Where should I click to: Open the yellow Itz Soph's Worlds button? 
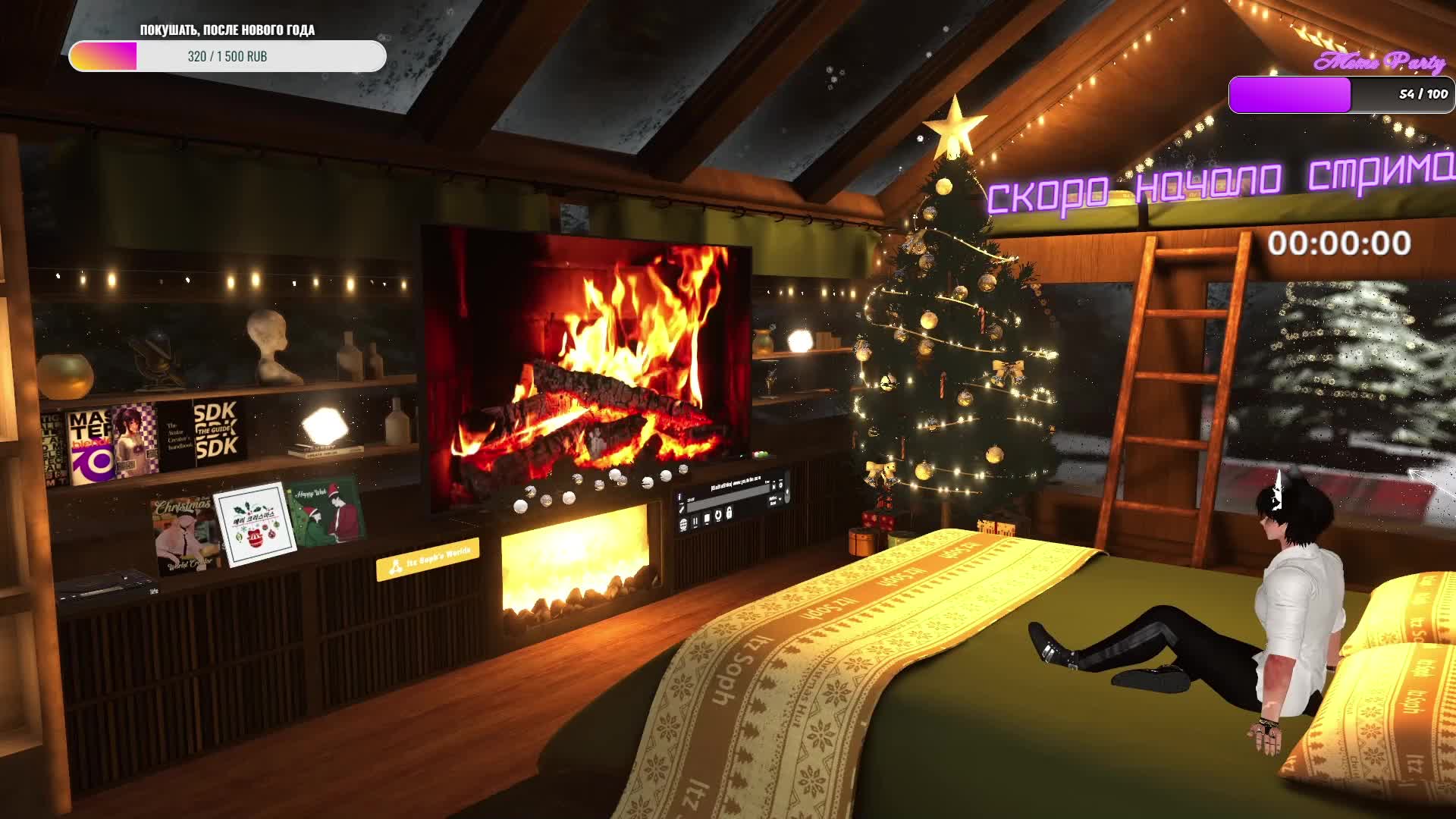pos(428,560)
